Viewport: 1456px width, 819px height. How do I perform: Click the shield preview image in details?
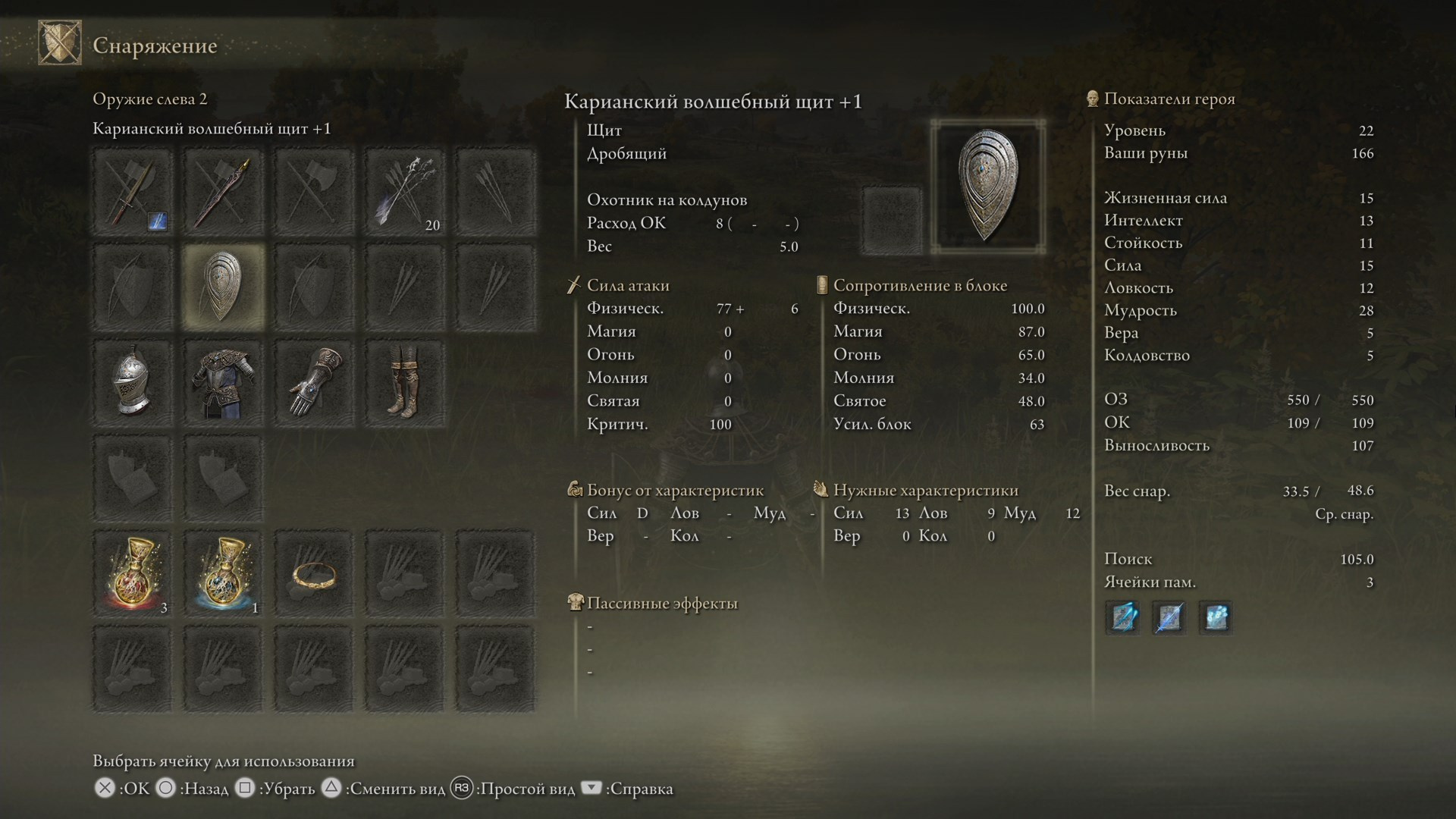(987, 186)
